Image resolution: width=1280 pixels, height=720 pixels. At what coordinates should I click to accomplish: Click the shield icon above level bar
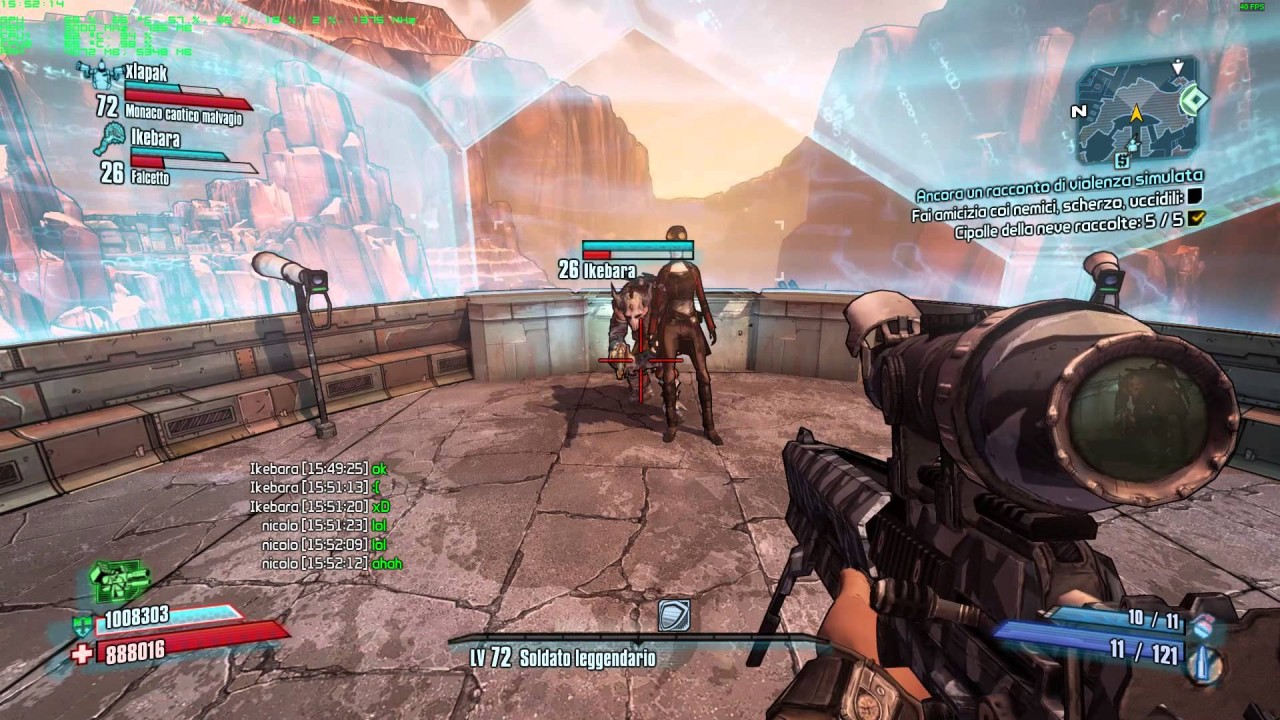[x=674, y=615]
